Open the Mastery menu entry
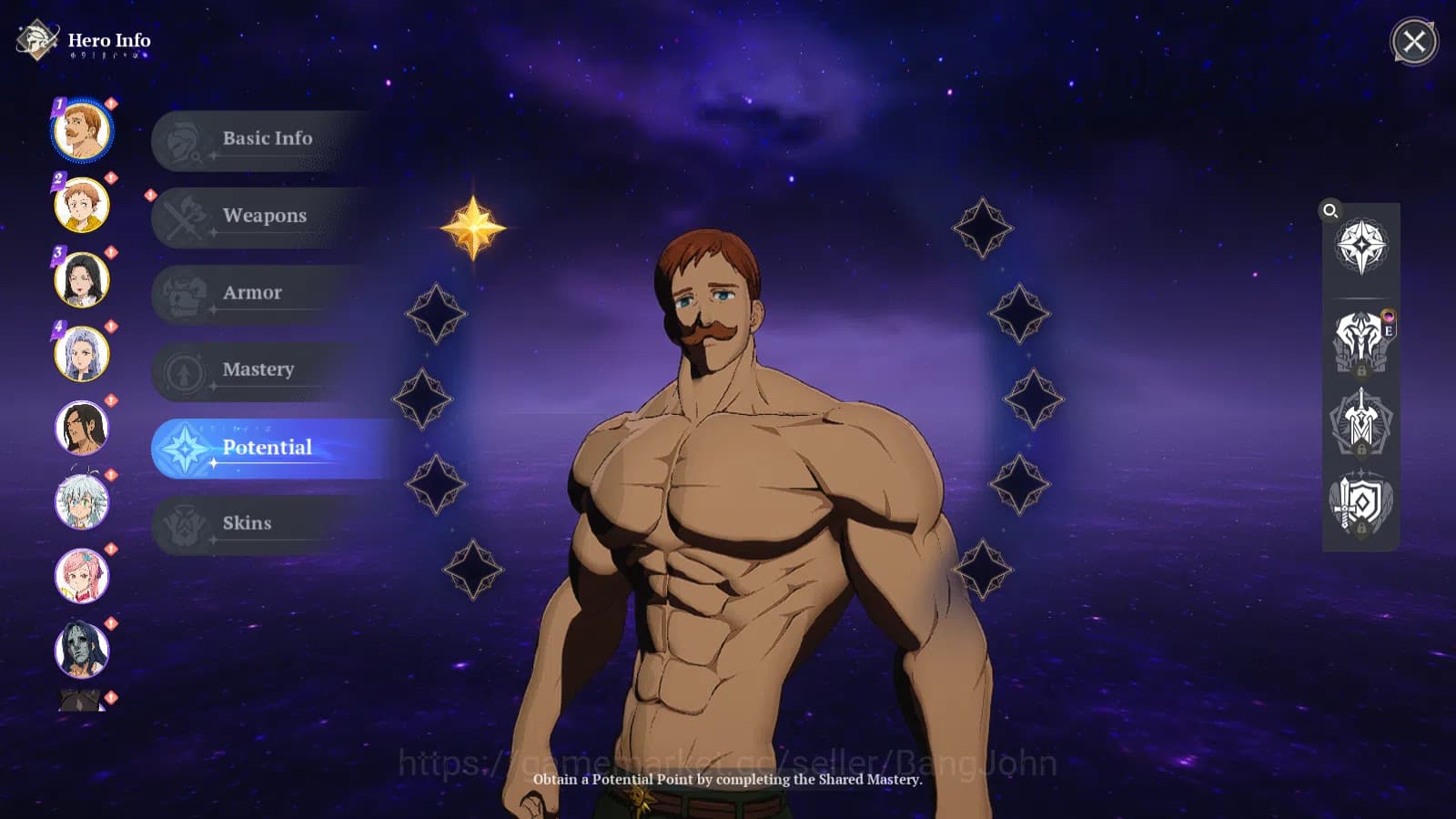Image resolution: width=1456 pixels, height=819 pixels. coord(258,369)
